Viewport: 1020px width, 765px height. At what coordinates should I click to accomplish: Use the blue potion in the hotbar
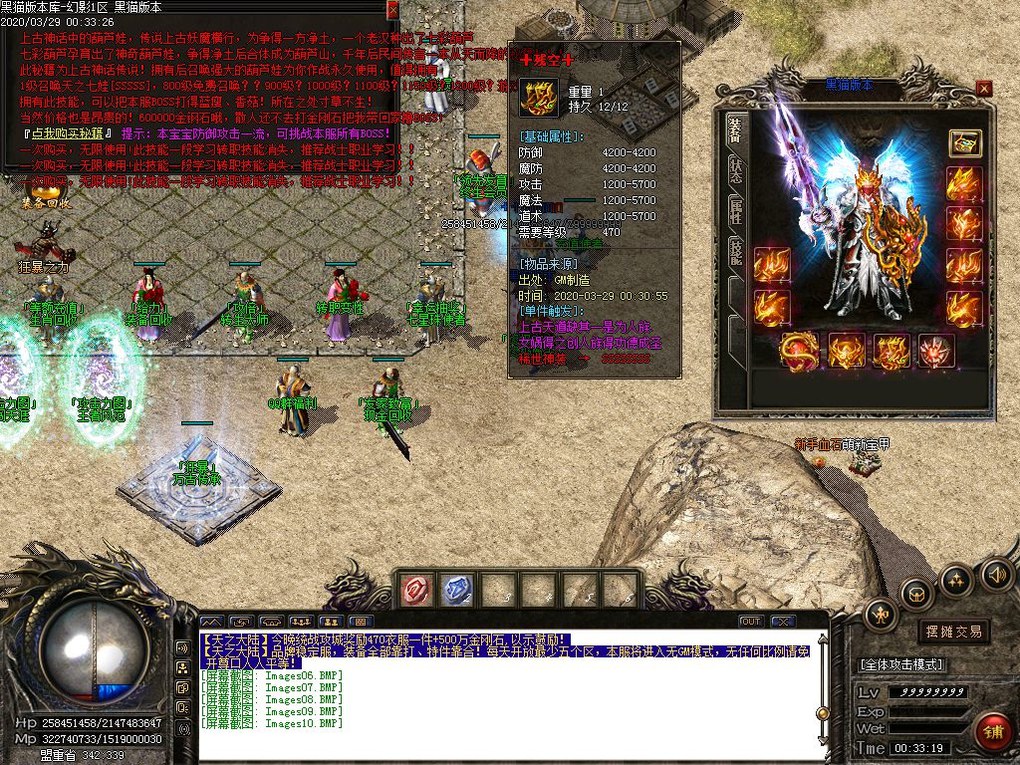pos(458,590)
